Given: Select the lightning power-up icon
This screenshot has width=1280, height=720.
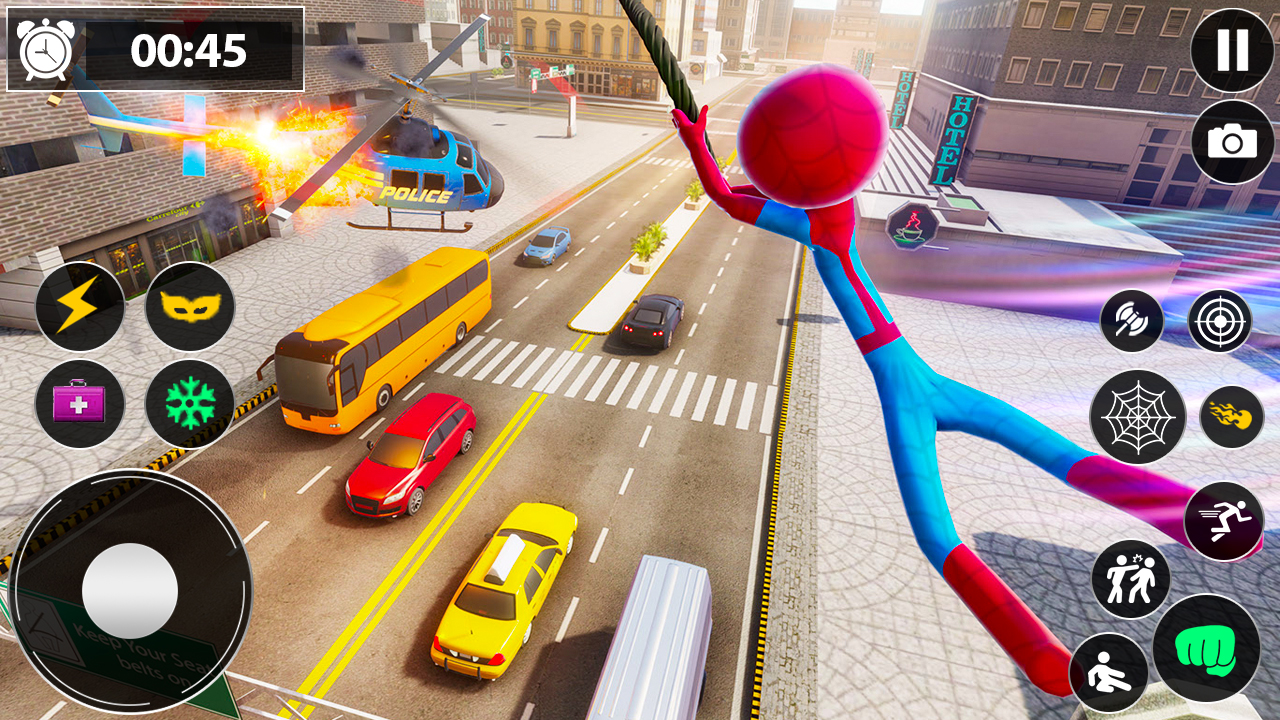Looking at the screenshot, I should pyautogui.click(x=80, y=310).
